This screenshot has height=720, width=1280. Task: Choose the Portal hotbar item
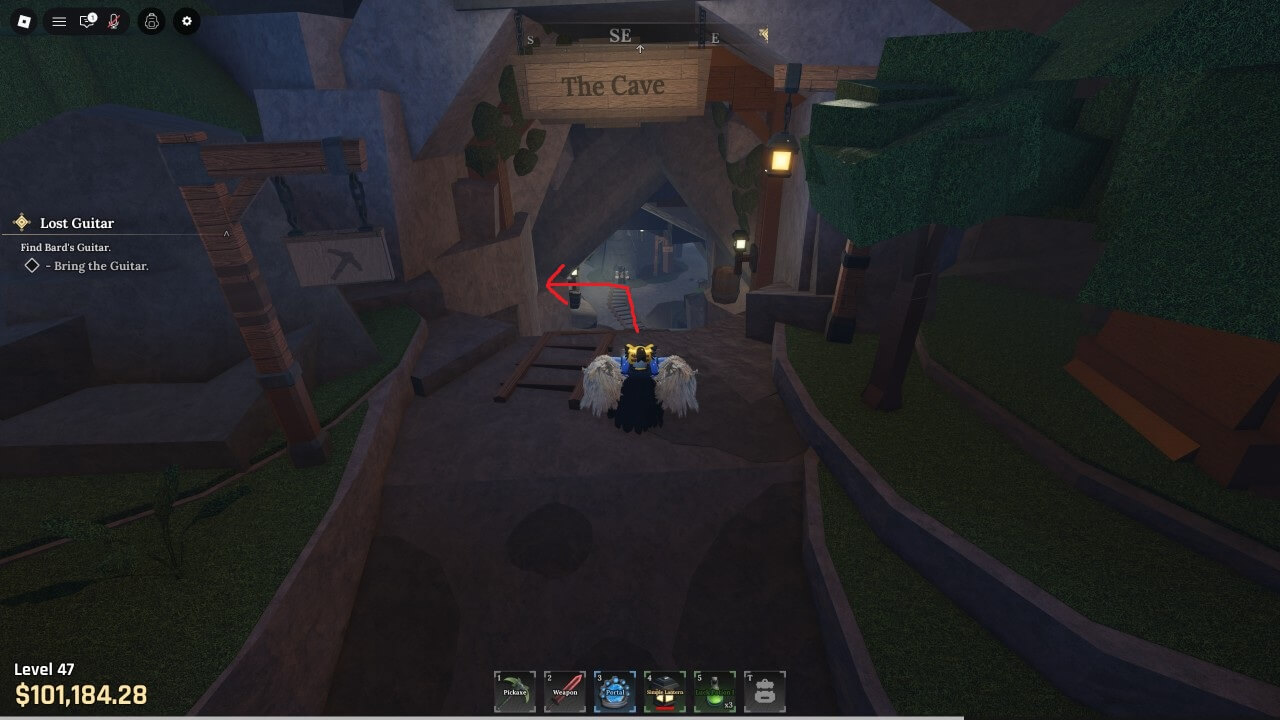click(615, 691)
